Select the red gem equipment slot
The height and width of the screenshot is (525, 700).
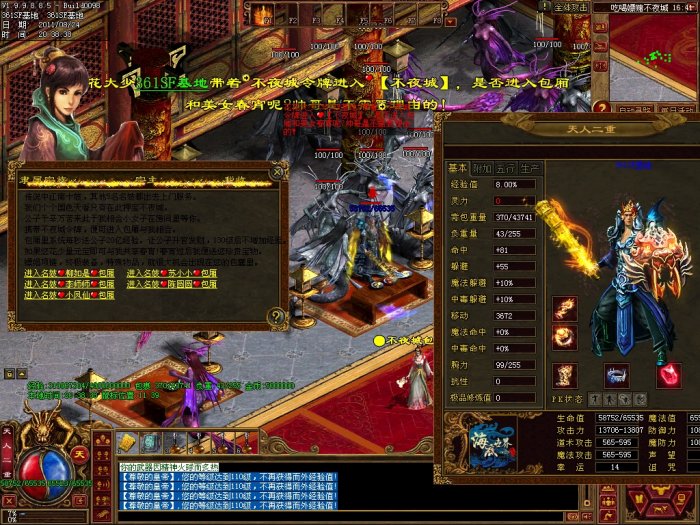point(669,375)
